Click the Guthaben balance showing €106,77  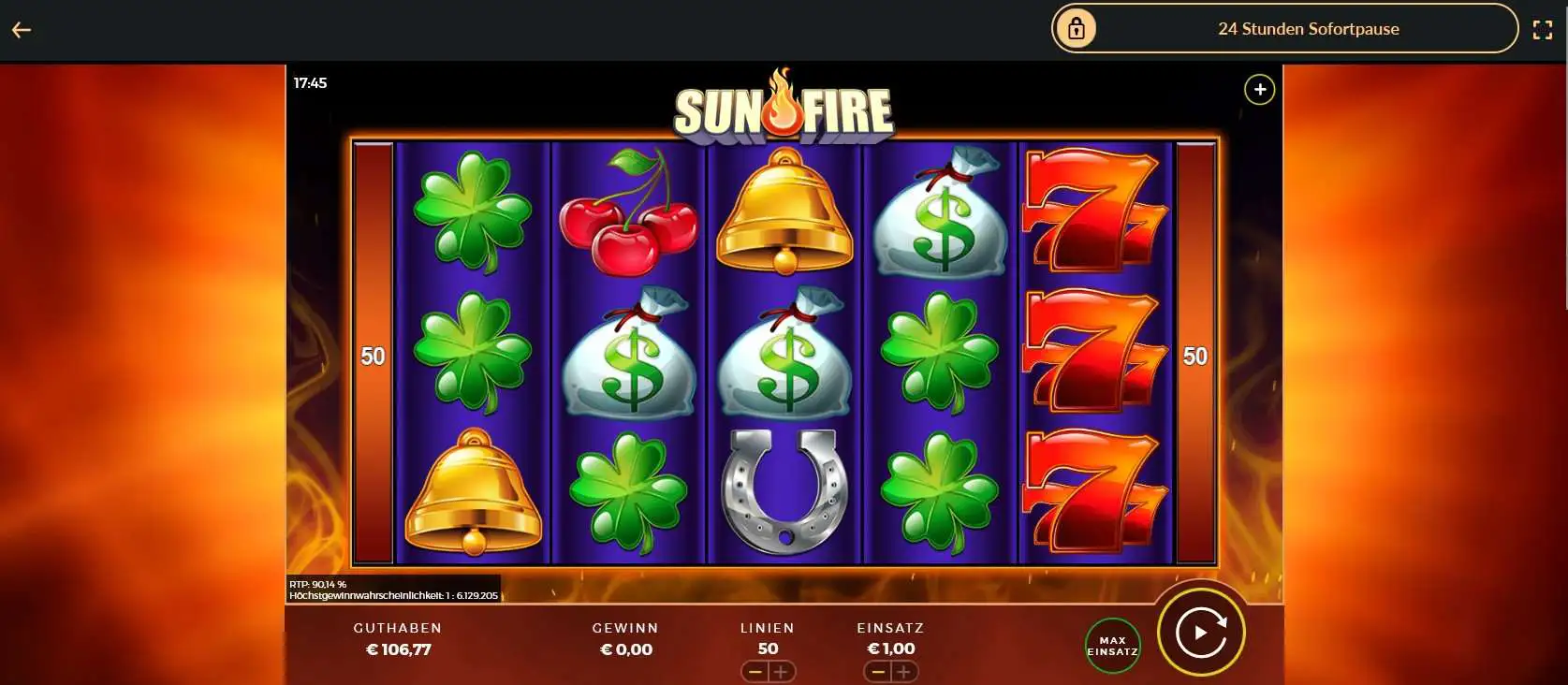click(x=398, y=649)
